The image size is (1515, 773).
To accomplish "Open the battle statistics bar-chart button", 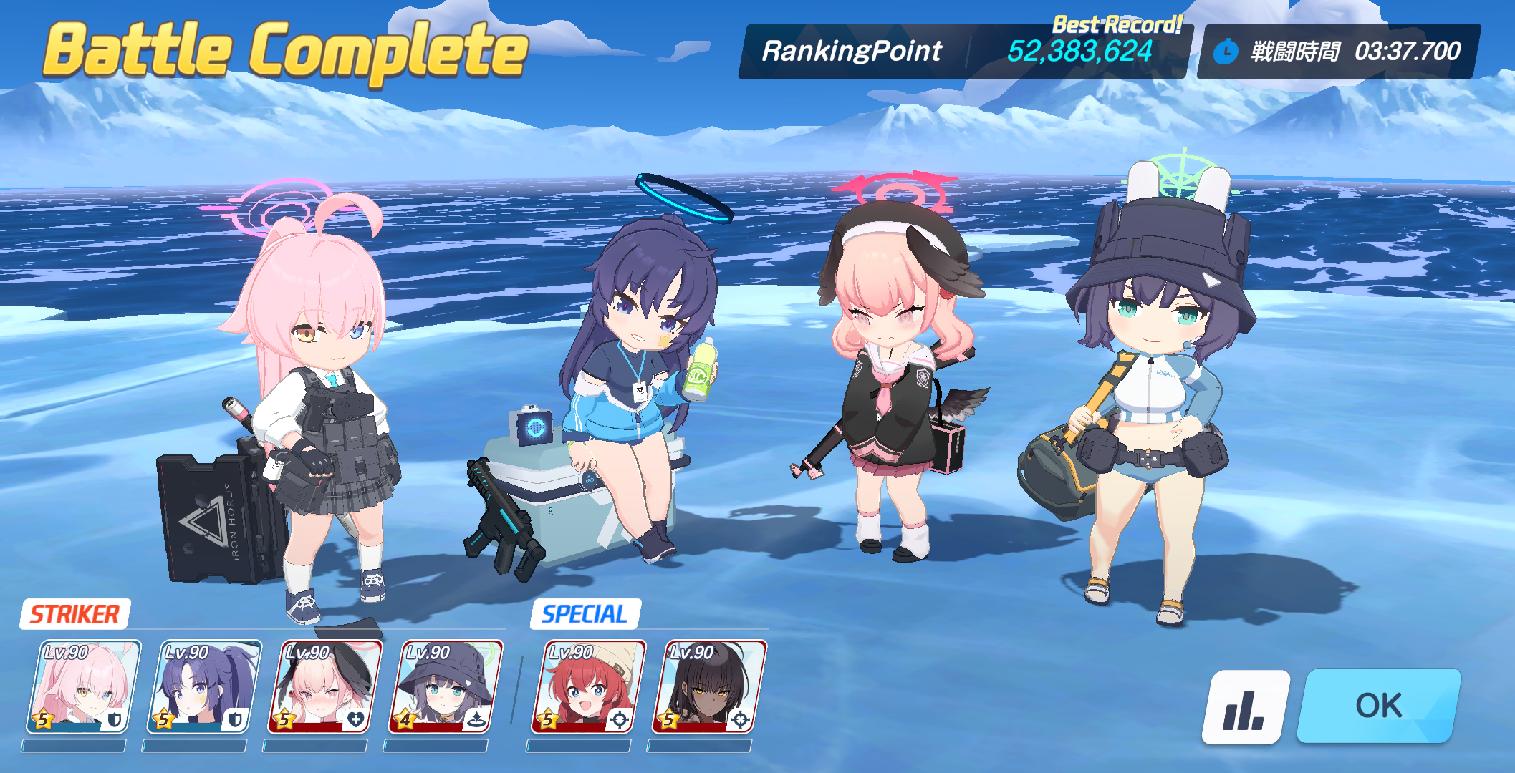I will pyautogui.click(x=1243, y=707).
